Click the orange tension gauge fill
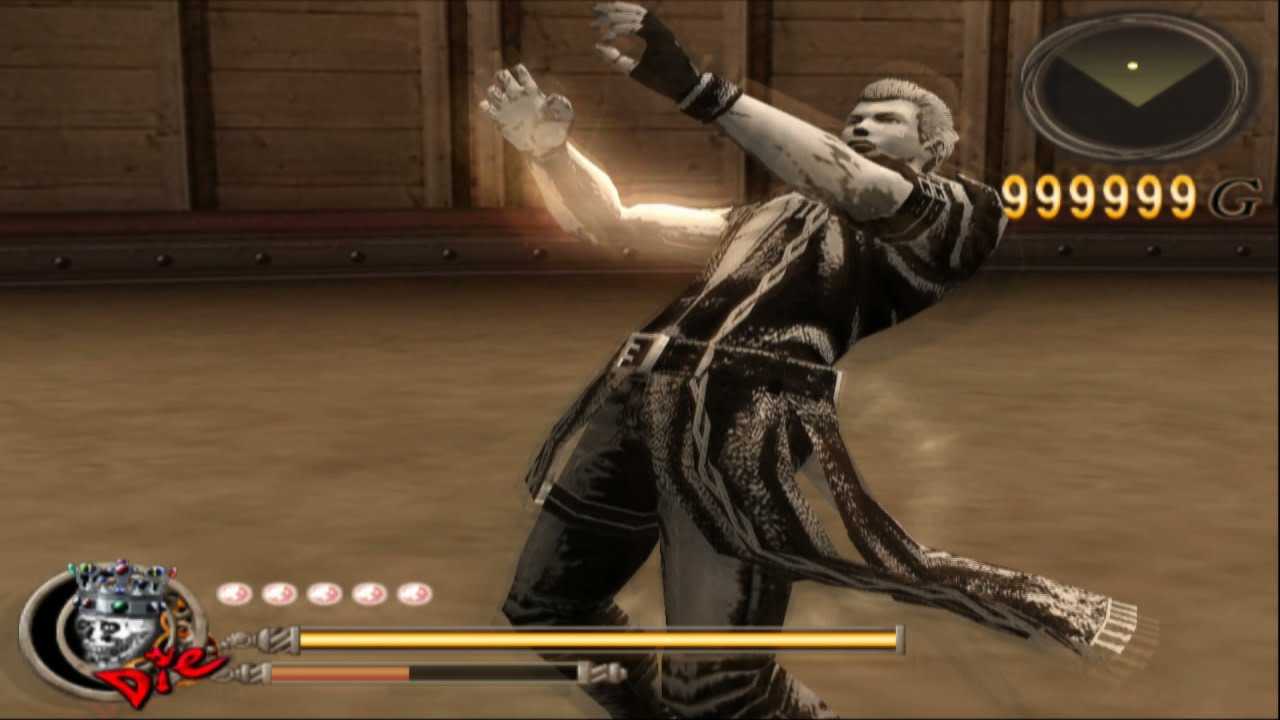The width and height of the screenshot is (1280, 720). tap(340, 672)
